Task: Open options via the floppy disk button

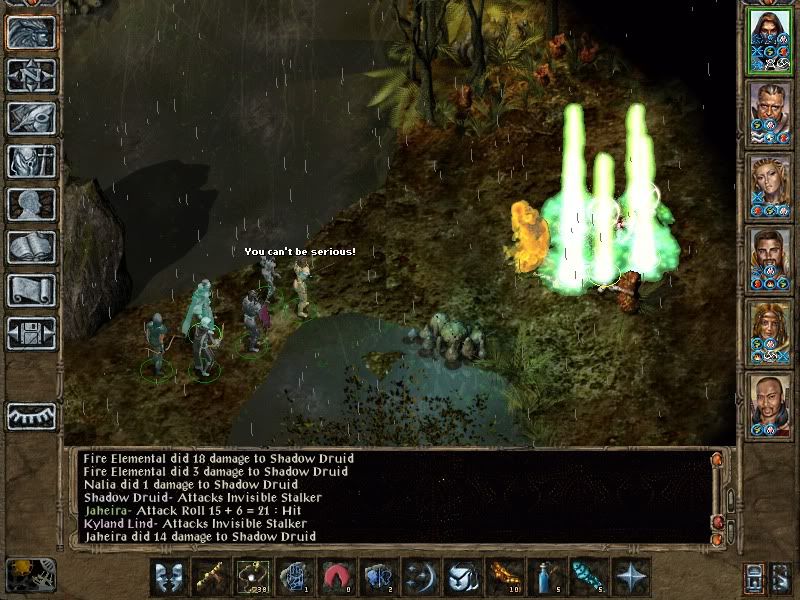Action: tap(31, 333)
